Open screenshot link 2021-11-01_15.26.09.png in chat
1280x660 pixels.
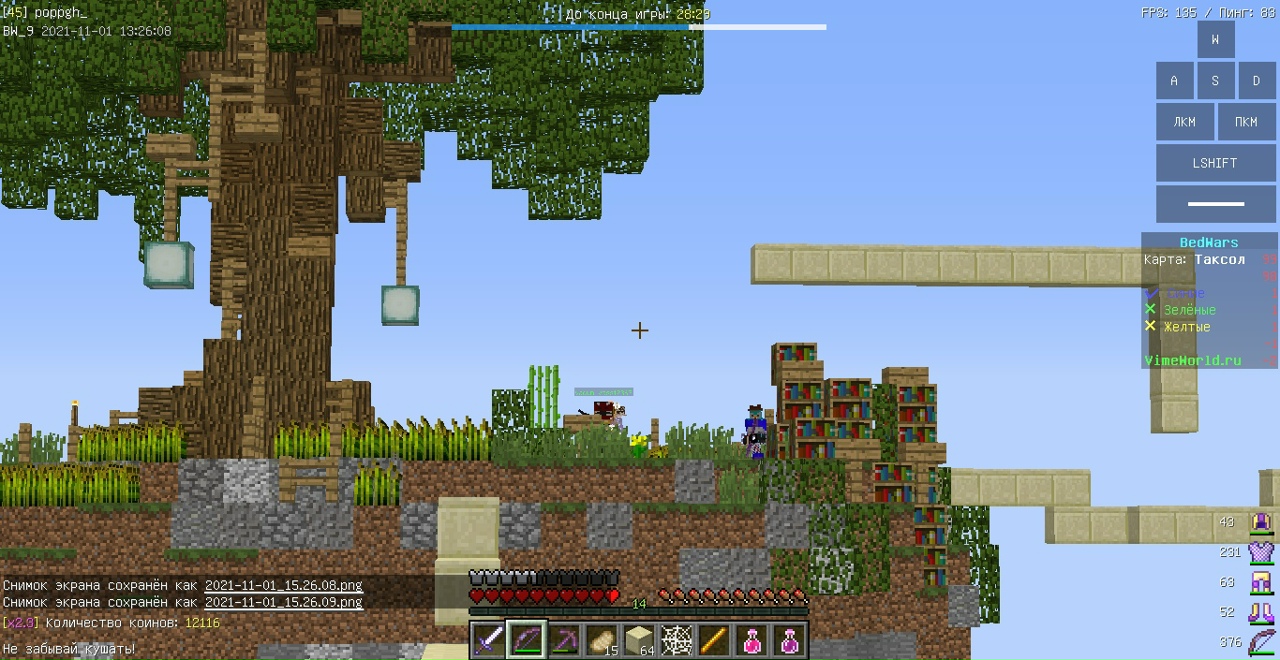(x=283, y=602)
